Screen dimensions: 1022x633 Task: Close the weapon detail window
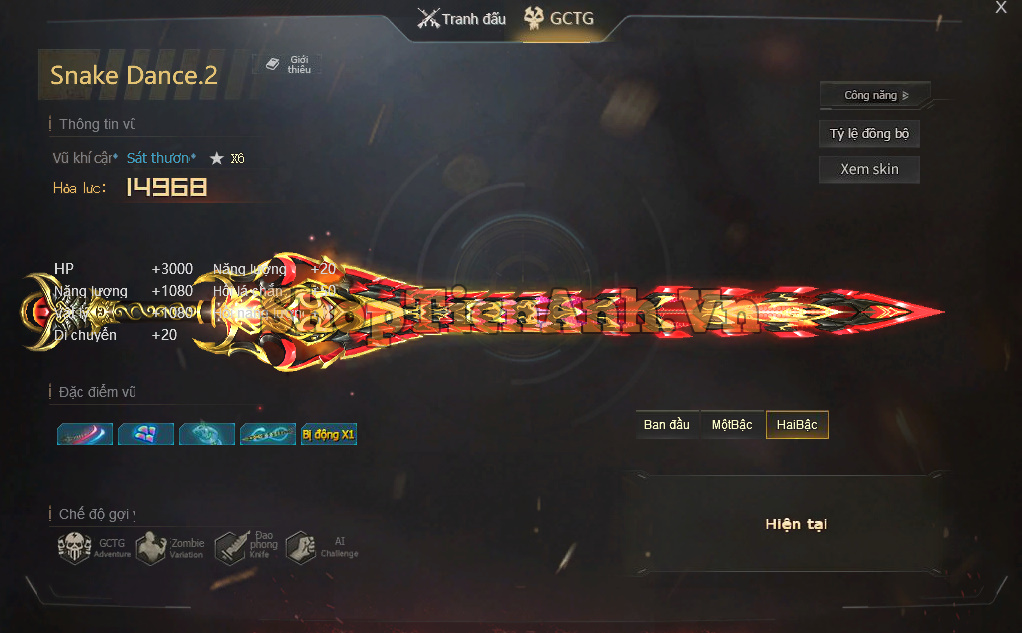[1001, 8]
